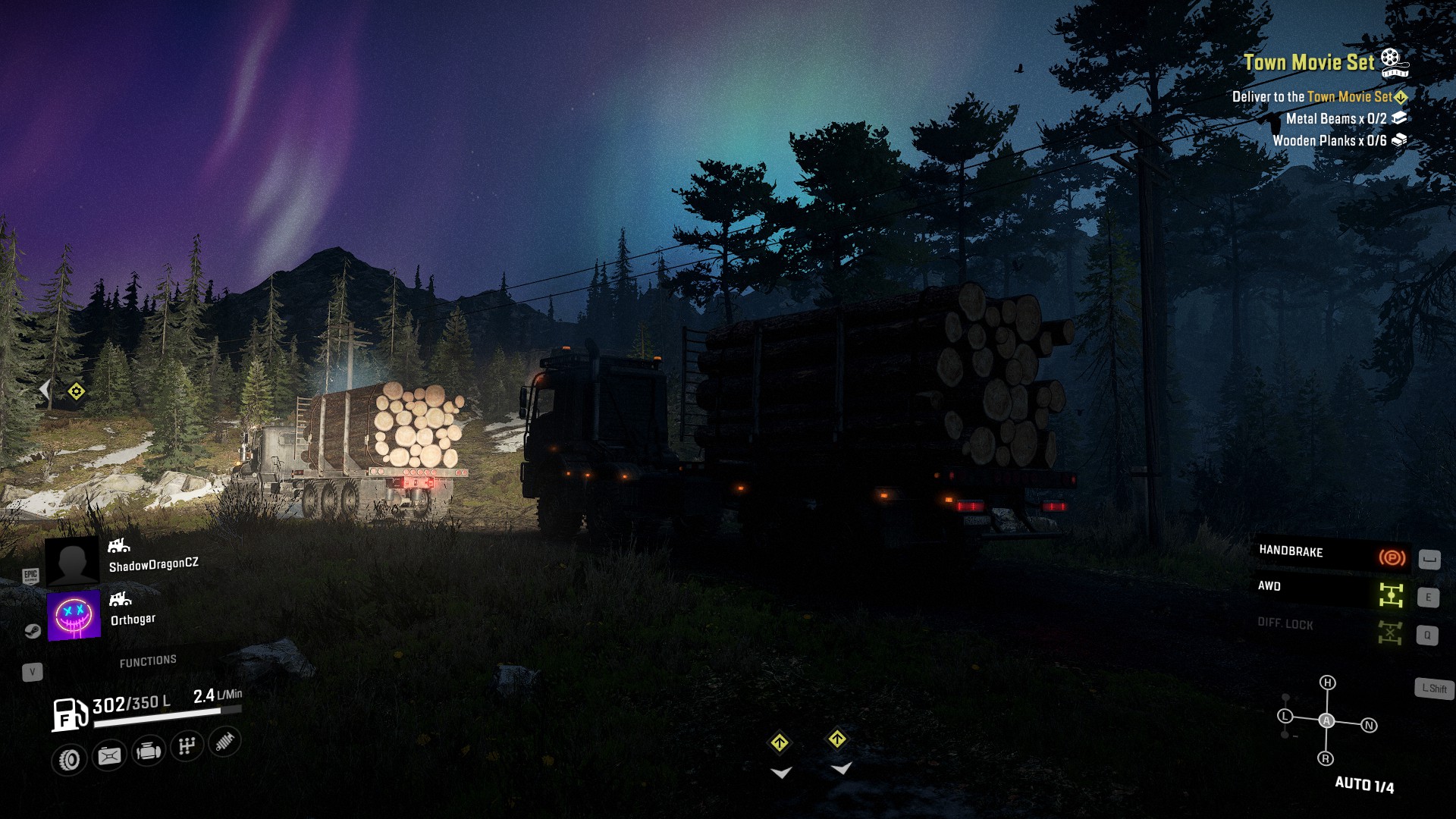The height and width of the screenshot is (819, 1456).
Task: Select the Metal Beams delivery requirement
Action: pos(1336,118)
